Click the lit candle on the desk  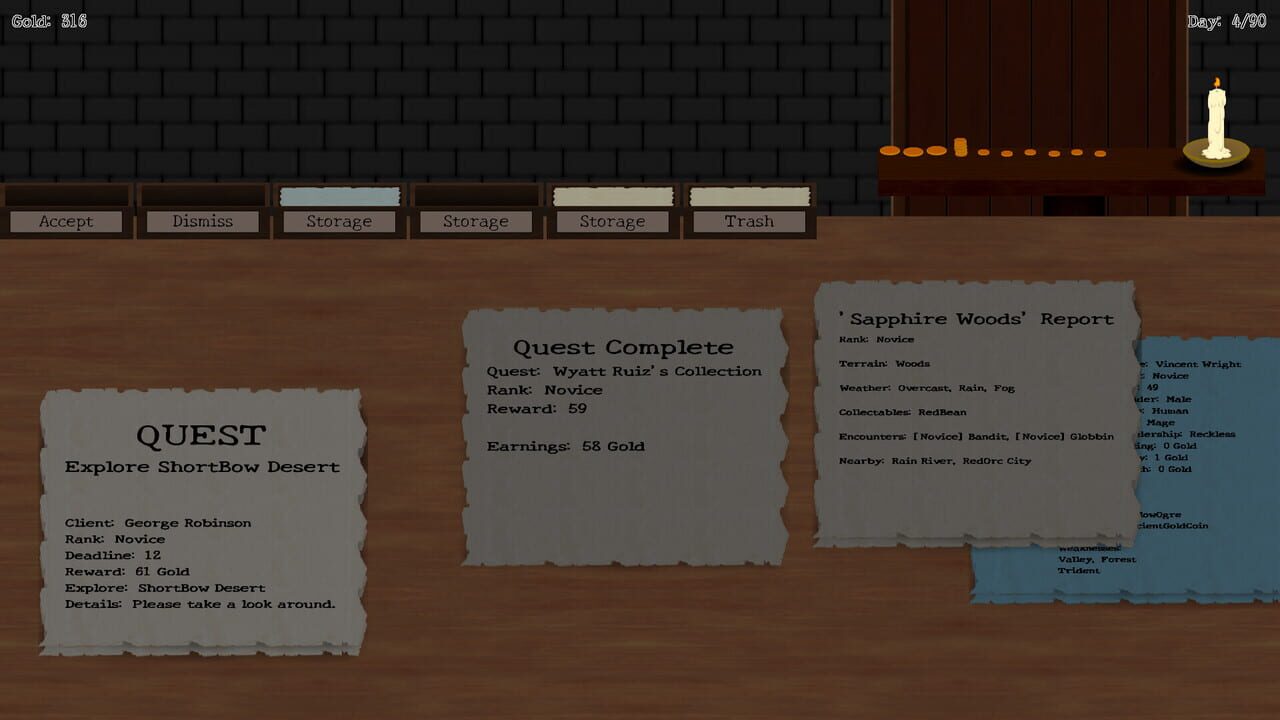[x=1216, y=120]
